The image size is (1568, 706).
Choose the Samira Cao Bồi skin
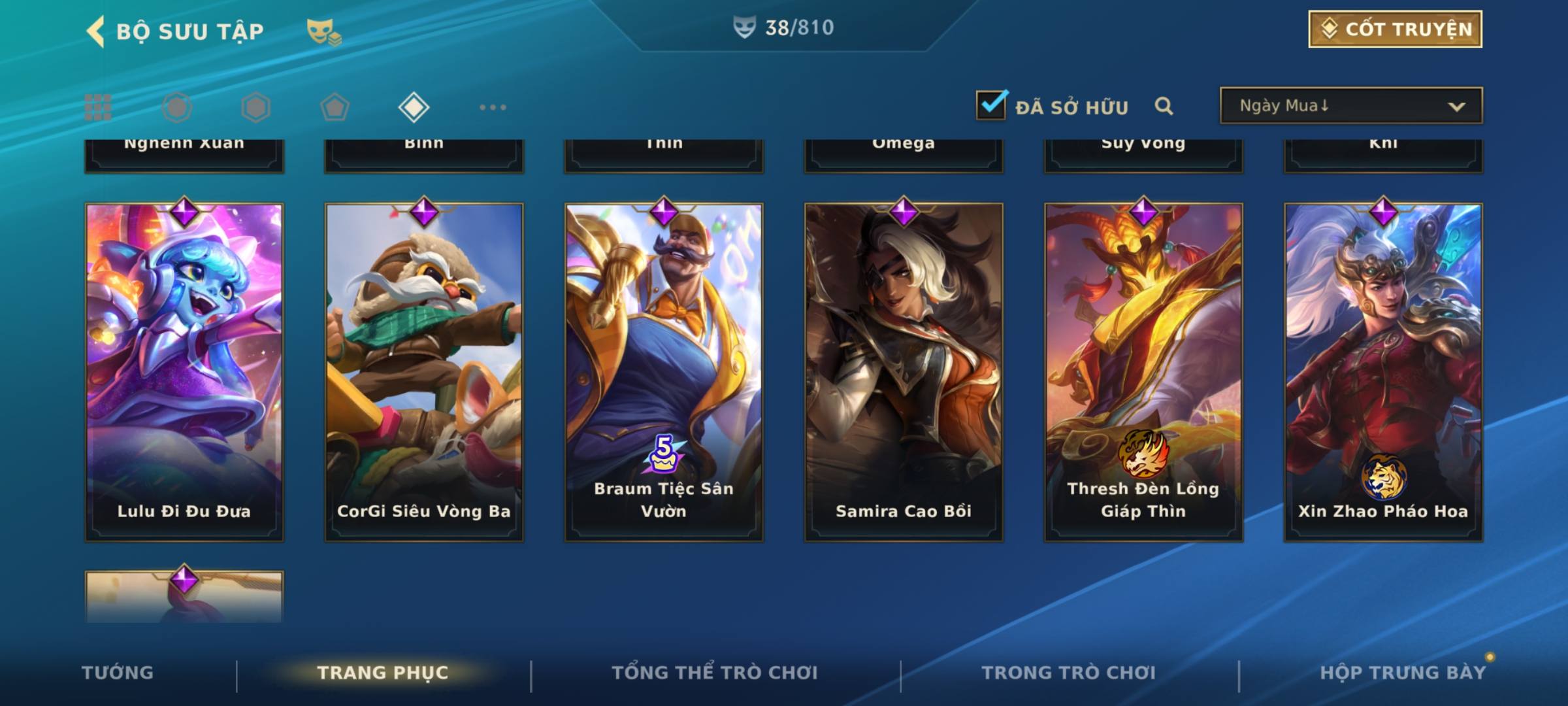(904, 371)
